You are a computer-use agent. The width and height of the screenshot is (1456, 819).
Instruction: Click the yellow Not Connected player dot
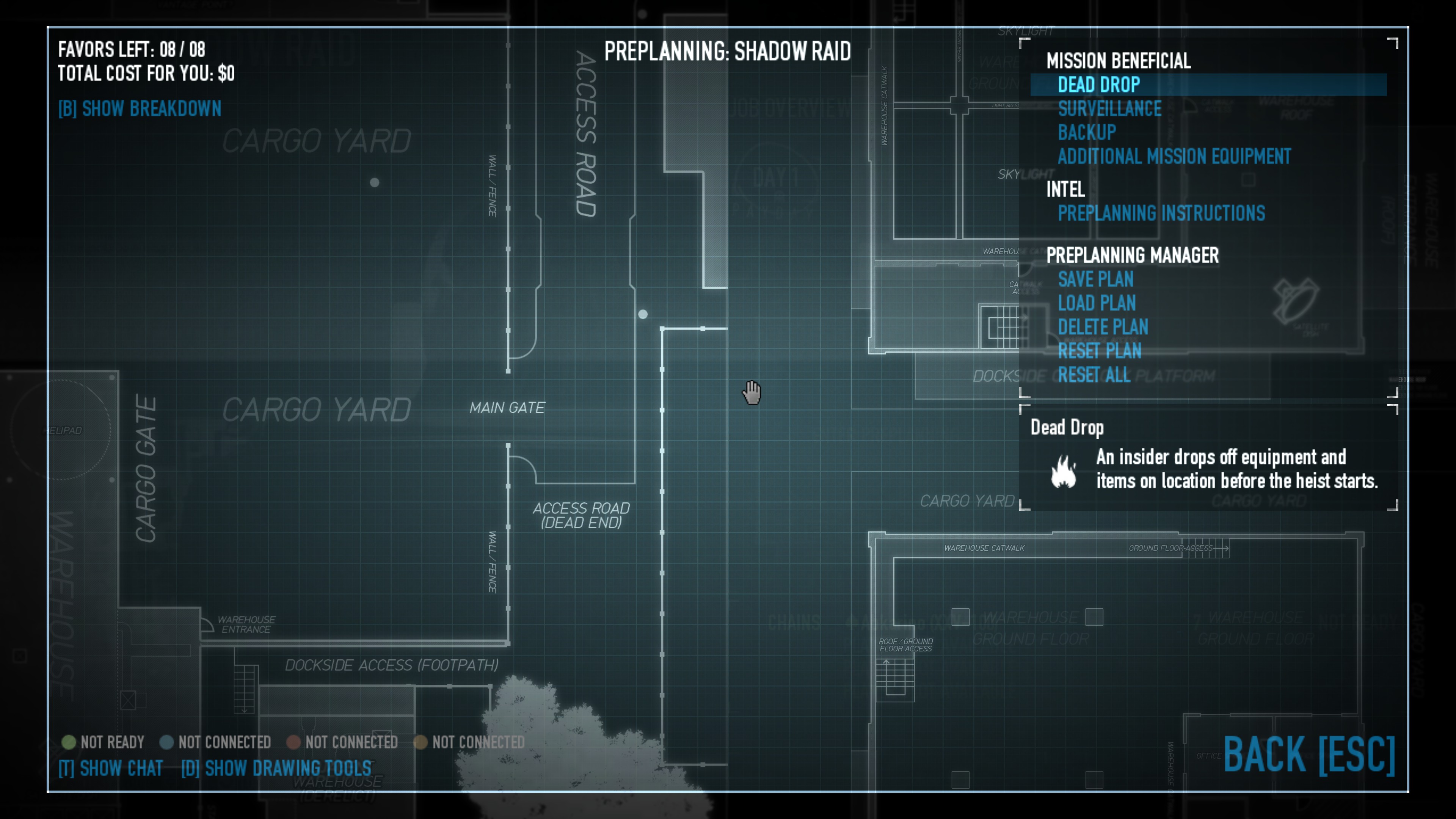pos(421,742)
